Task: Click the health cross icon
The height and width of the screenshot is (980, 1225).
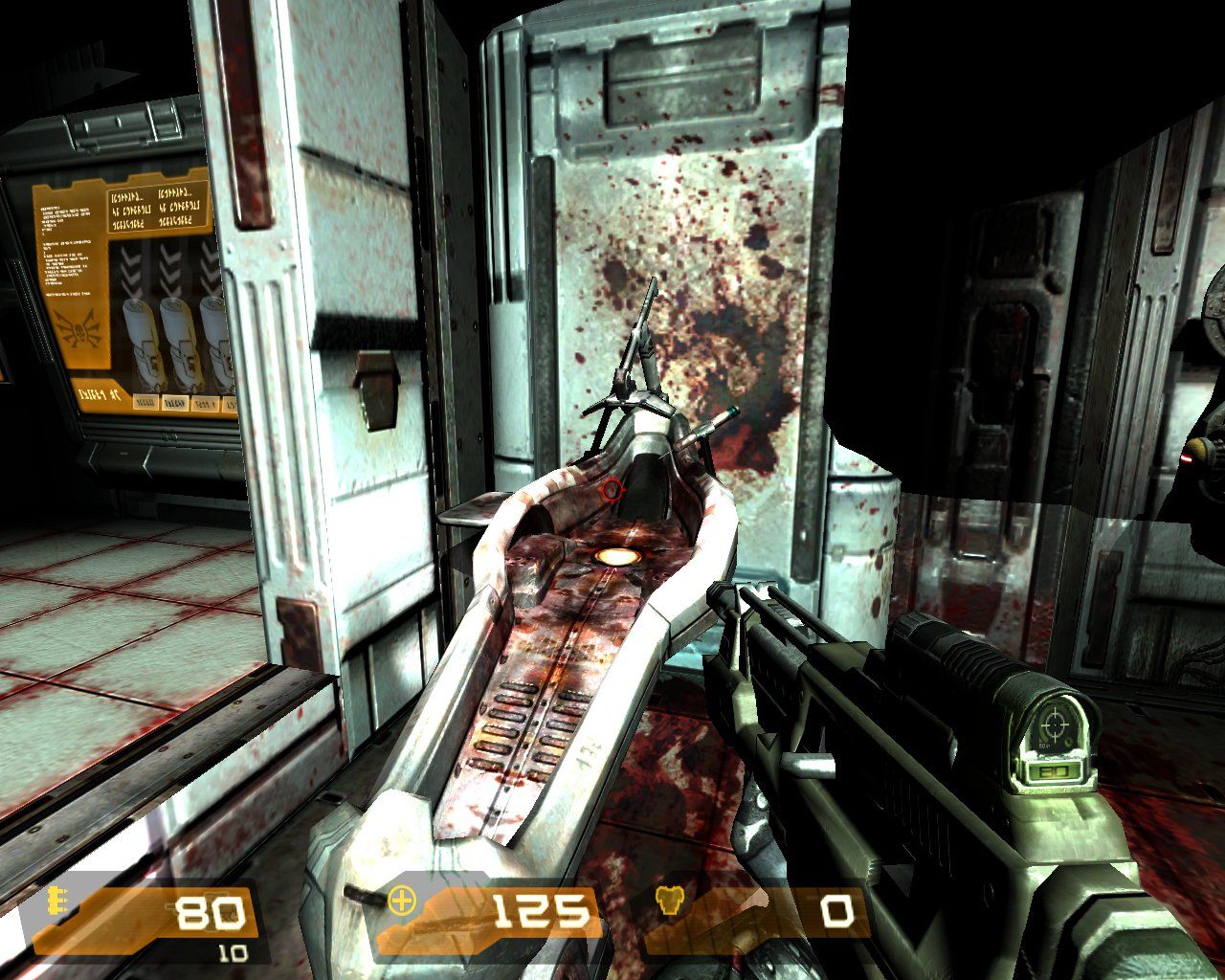Action: click(403, 901)
